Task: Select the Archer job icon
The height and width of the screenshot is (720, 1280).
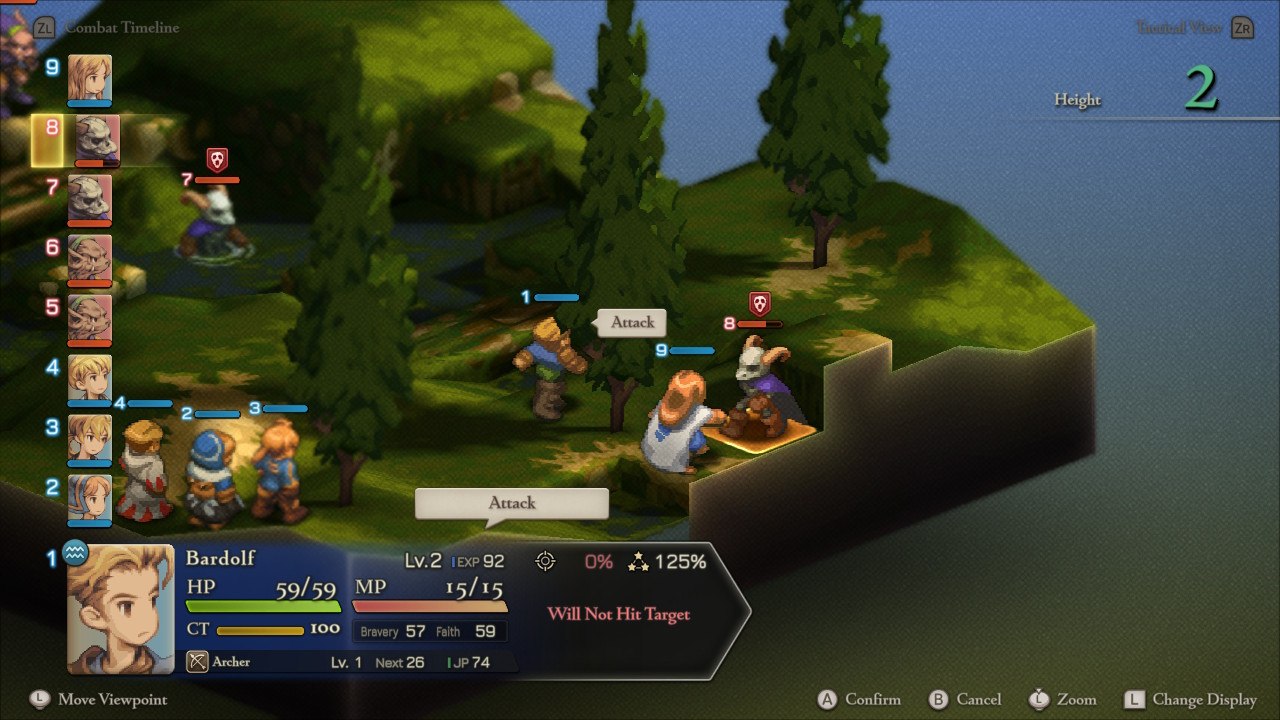Action: (198, 662)
